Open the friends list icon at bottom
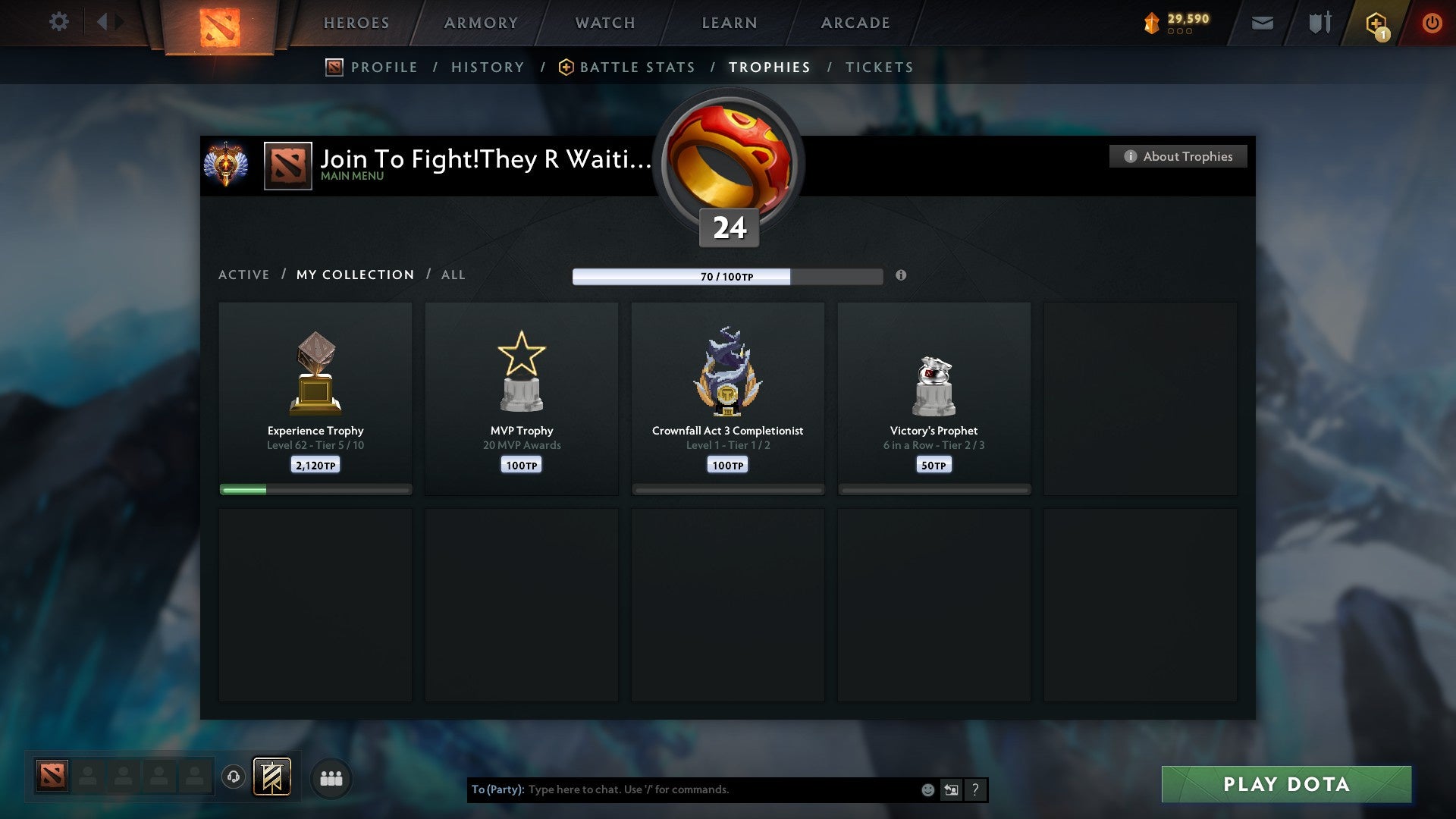This screenshot has width=1456, height=819. (x=331, y=777)
